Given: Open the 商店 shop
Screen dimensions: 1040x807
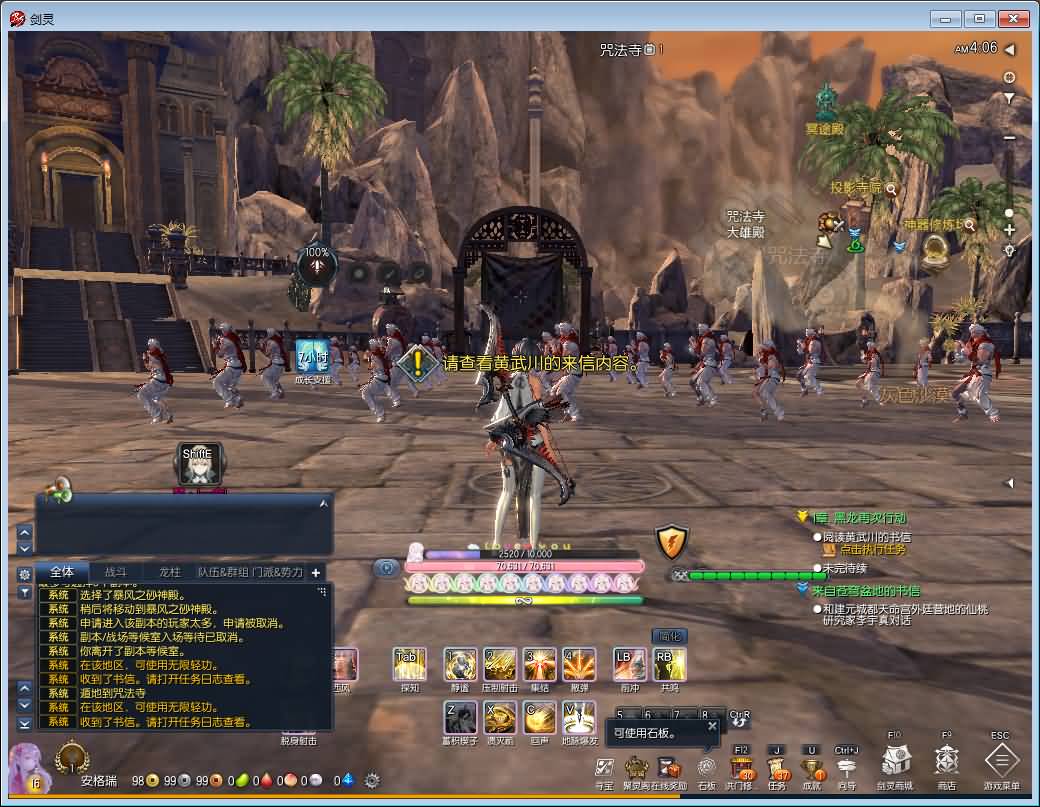Looking at the screenshot, I should click(947, 762).
